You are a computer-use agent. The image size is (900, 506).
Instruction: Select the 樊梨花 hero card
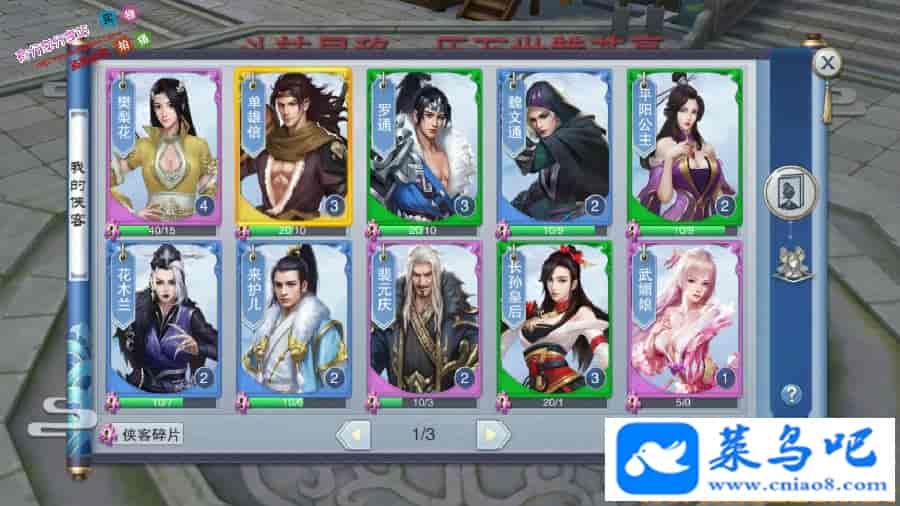click(164, 147)
